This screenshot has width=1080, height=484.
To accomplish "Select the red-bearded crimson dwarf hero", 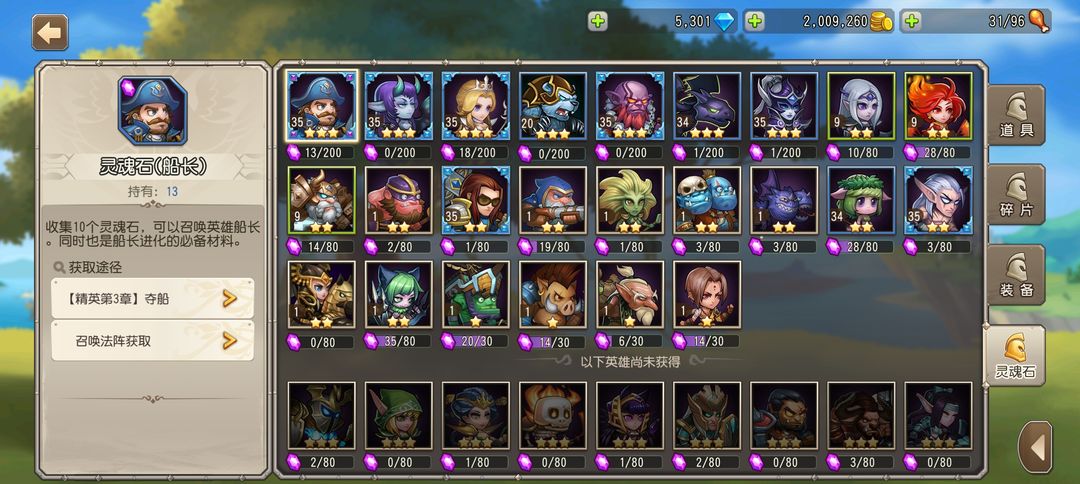I will point(630,107).
